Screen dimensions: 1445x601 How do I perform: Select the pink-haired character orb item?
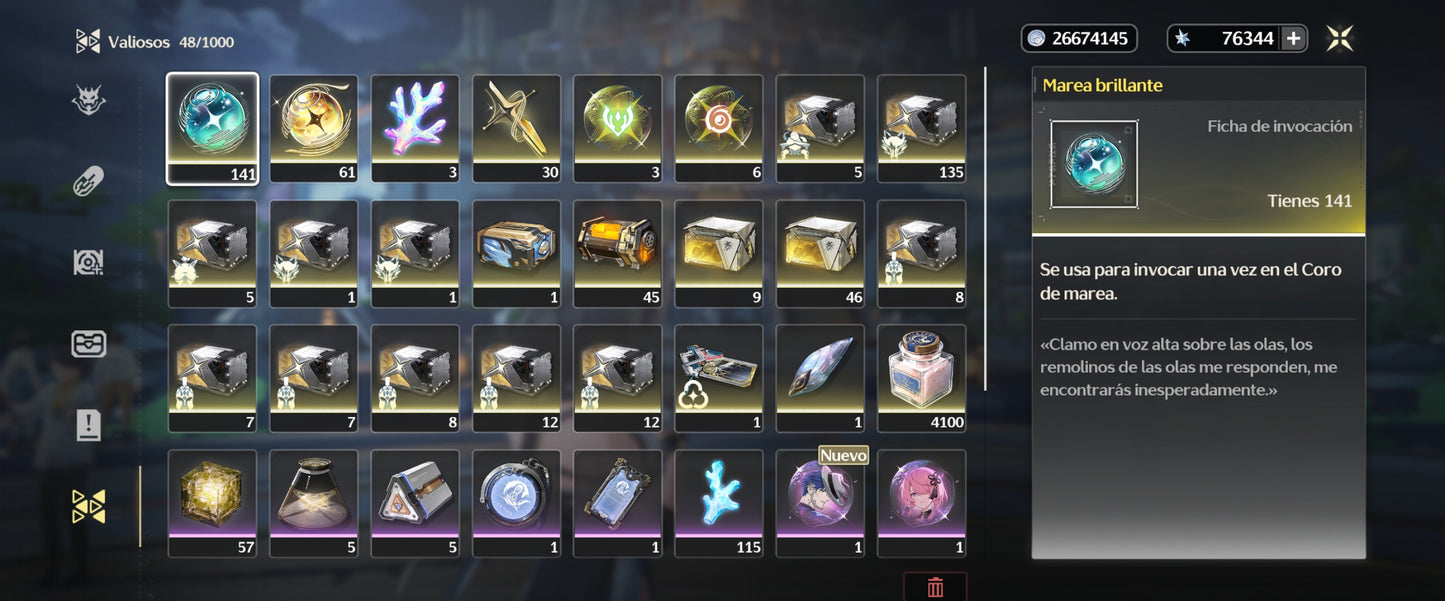tap(922, 502)
